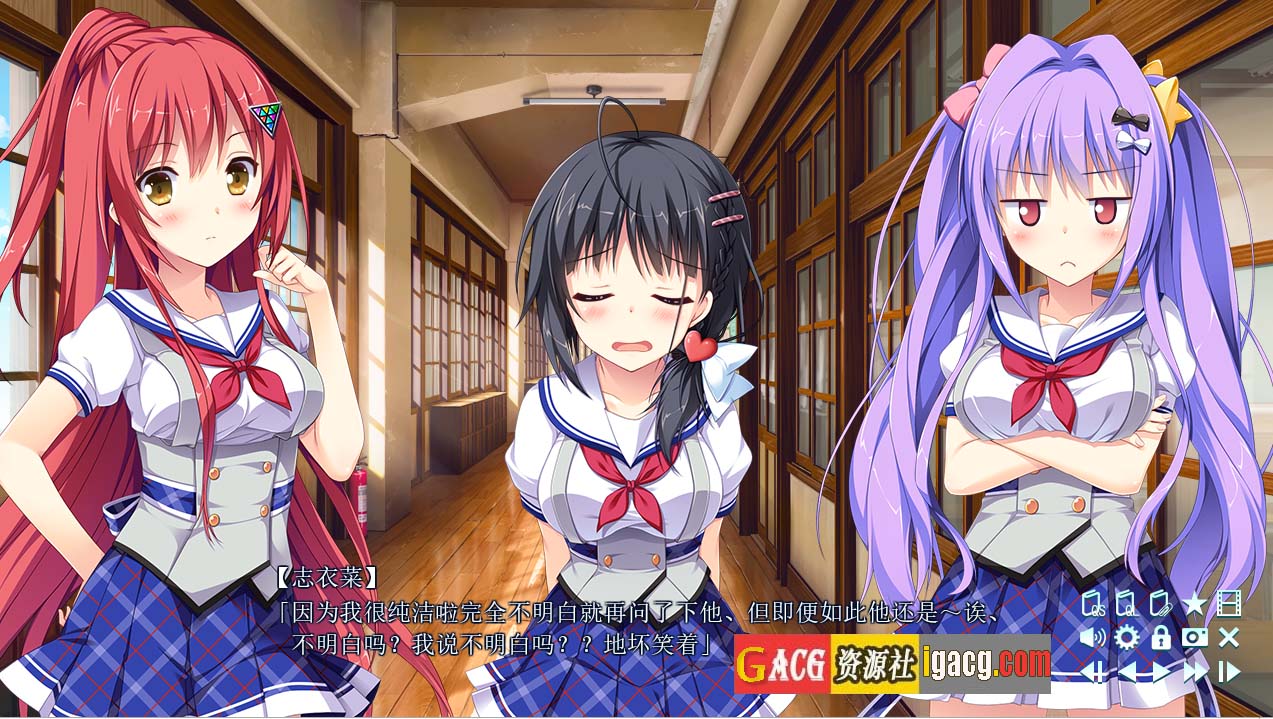Toggle the speaker voice icon
The height and width of the screenshot is (719, 1273).
coord(1093,637)
